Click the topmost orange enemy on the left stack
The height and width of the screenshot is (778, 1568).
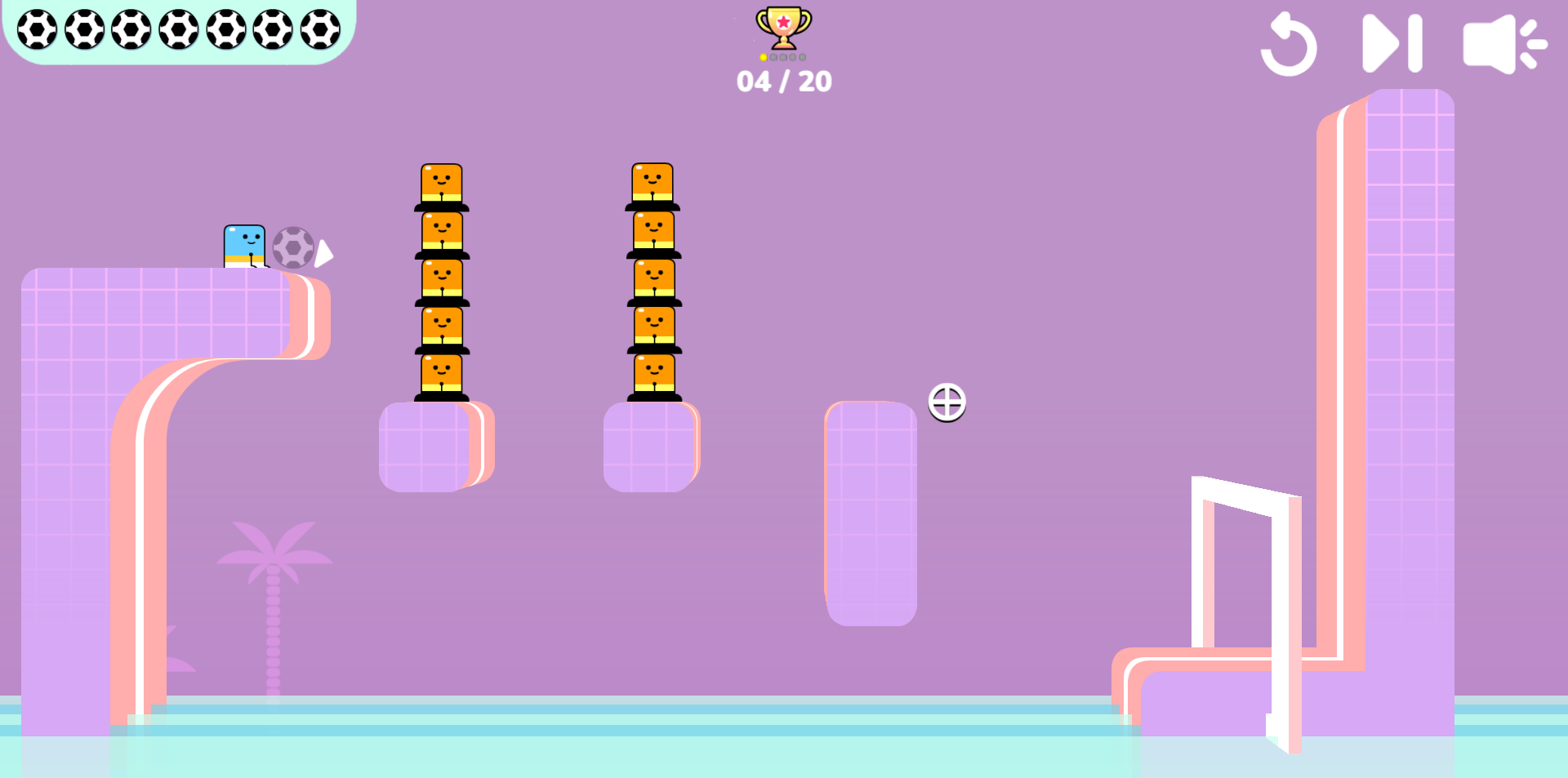(442, 181)
